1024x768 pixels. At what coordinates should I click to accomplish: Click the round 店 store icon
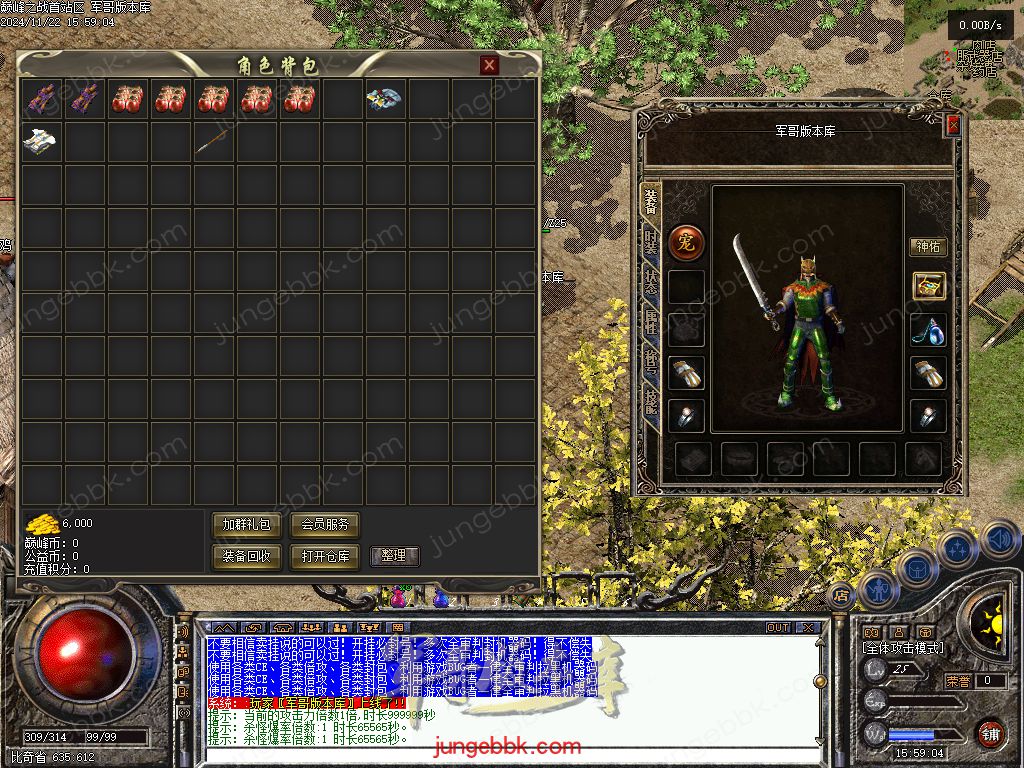pos(841,595)
